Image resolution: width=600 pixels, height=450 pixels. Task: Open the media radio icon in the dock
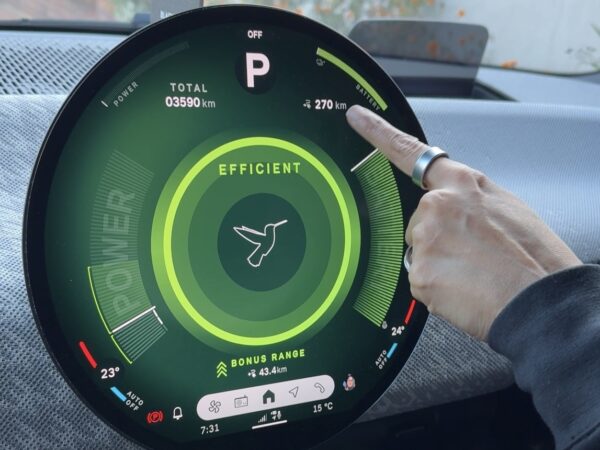click(241, 401)
